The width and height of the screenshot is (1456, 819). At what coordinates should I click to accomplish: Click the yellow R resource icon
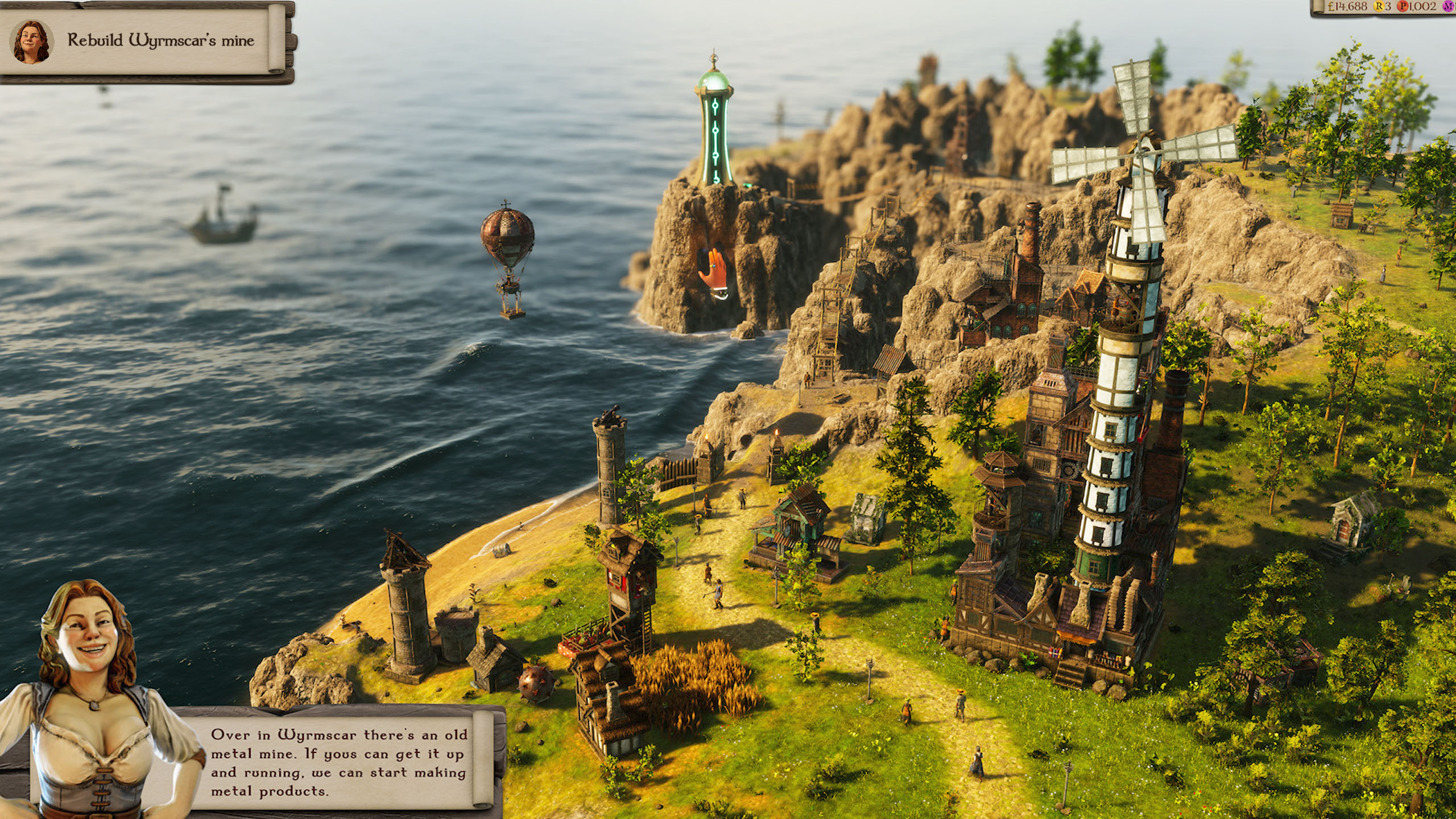(1379, 6)
